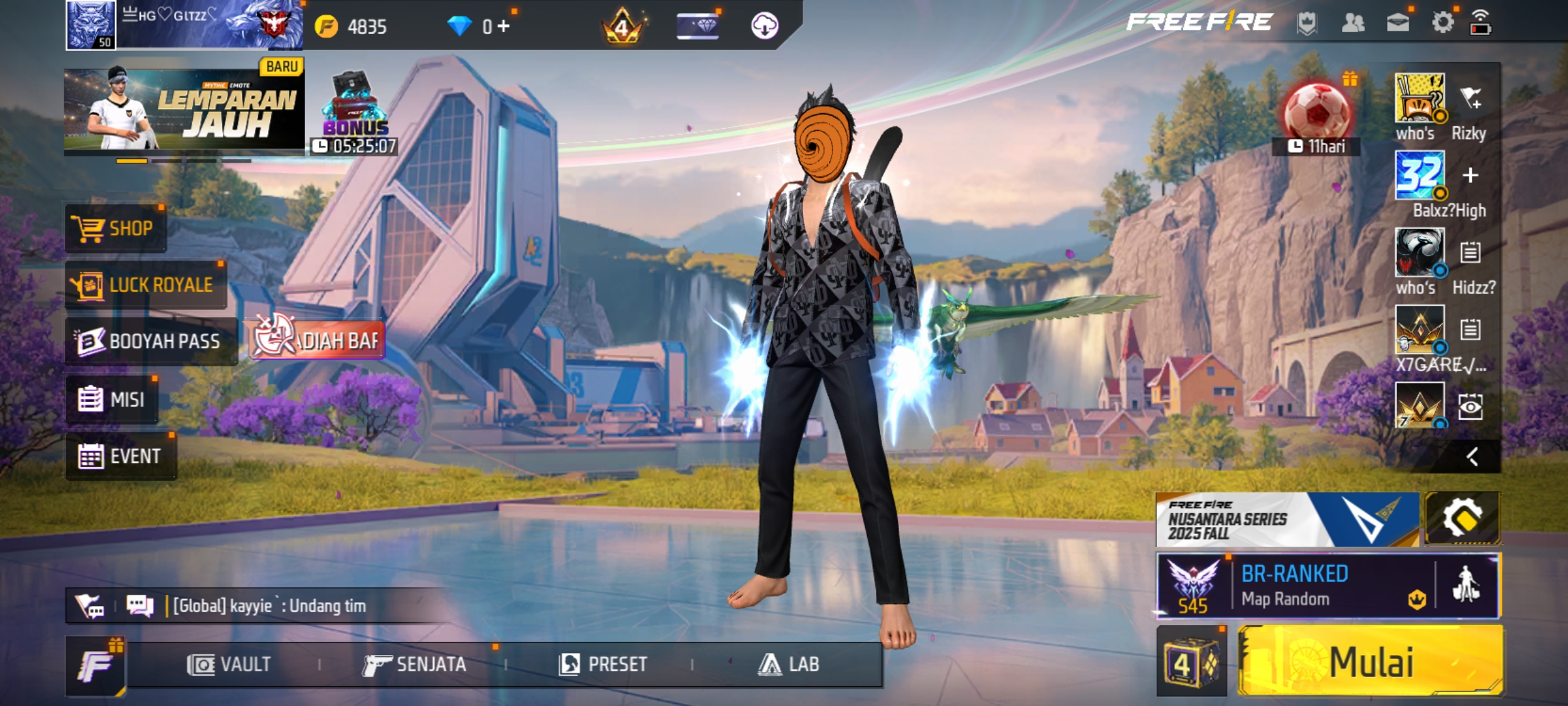Open the Shop menu

116,229
